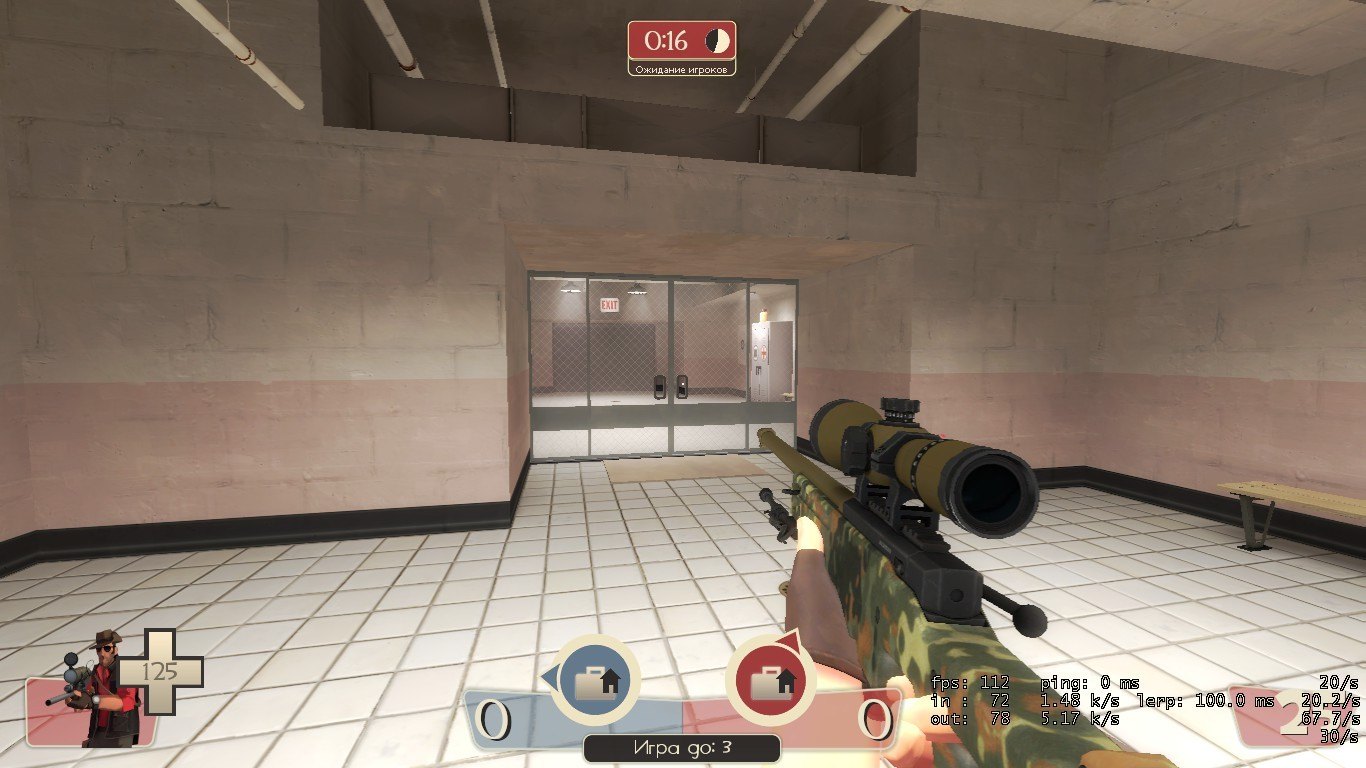
Task: Select the Sniper class portrait
Action: [x=99, y=688]
